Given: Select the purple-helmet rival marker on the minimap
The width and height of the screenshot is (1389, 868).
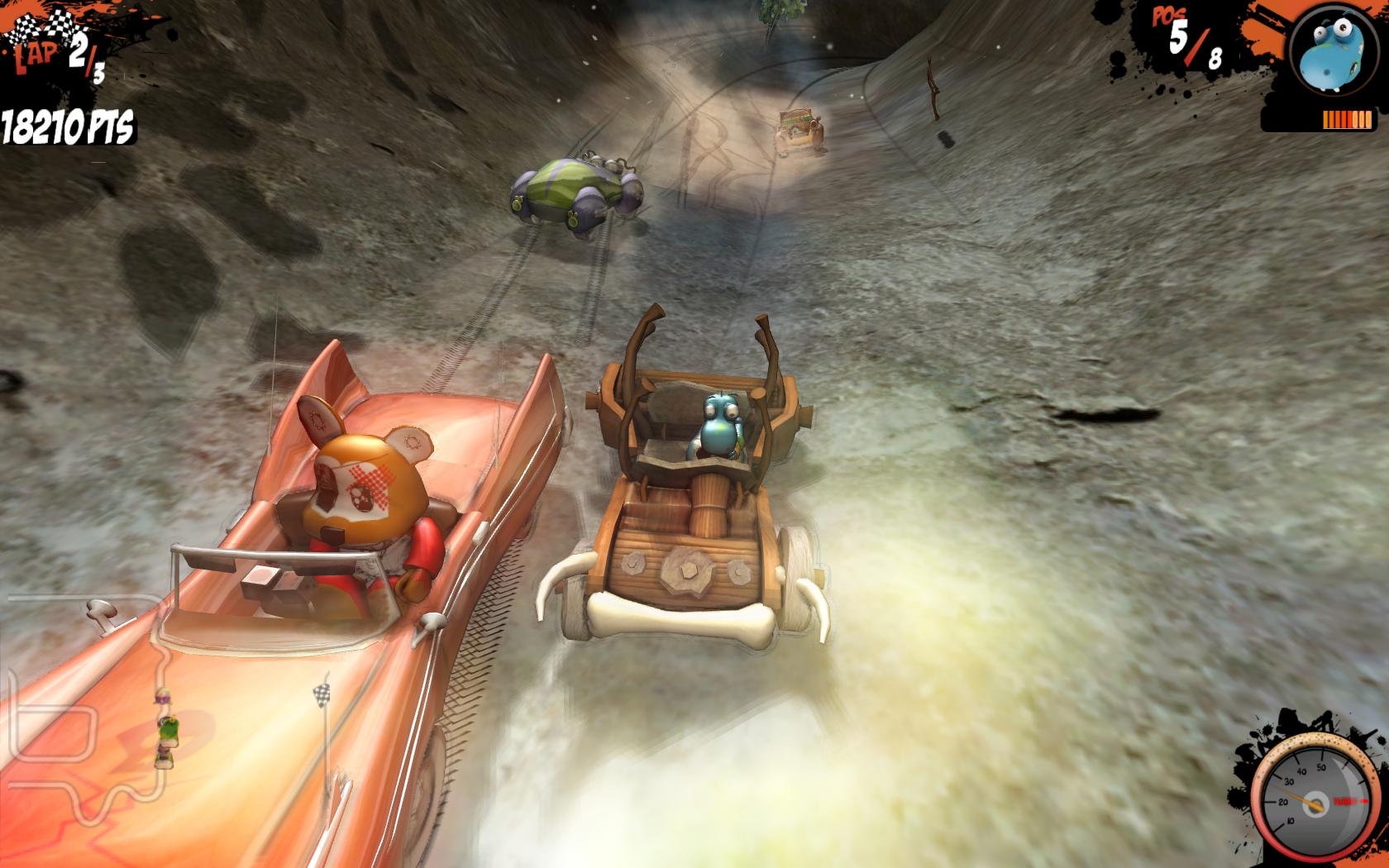Looking at the screenshot, I should 164,697.
